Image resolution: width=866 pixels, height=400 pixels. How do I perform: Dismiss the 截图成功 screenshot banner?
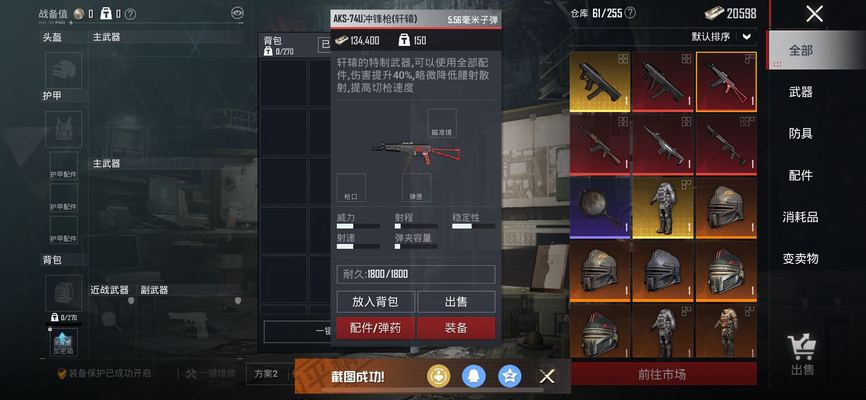coord(547,376)
